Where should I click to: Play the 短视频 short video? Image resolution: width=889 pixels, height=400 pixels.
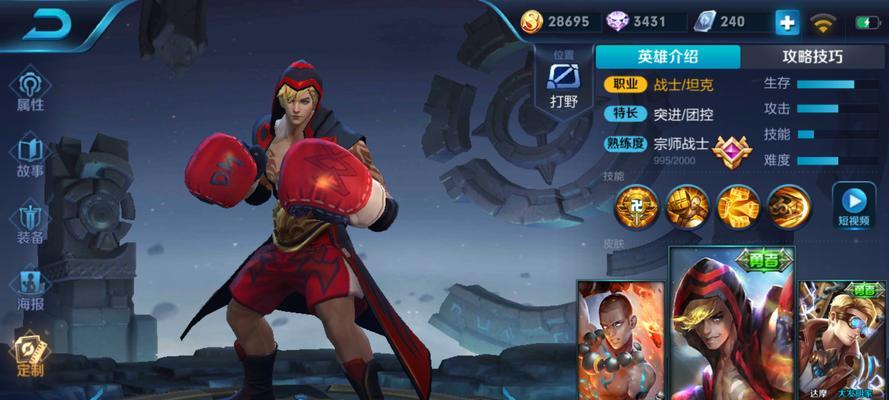854,204
